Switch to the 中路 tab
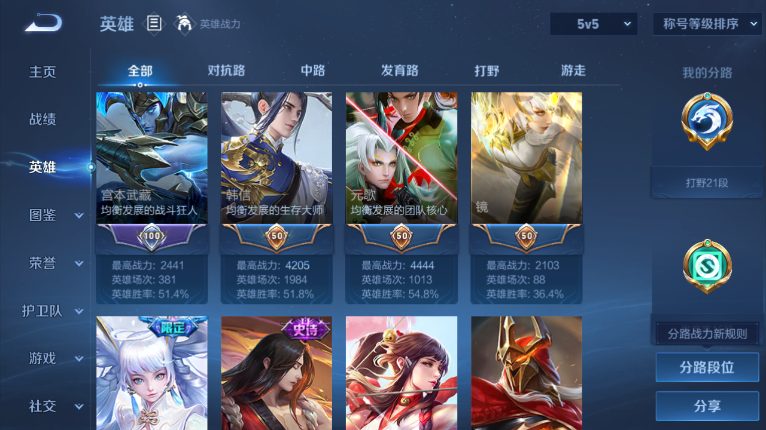The width and height of the screenshot is (766, 430). [x=313, y=71]
